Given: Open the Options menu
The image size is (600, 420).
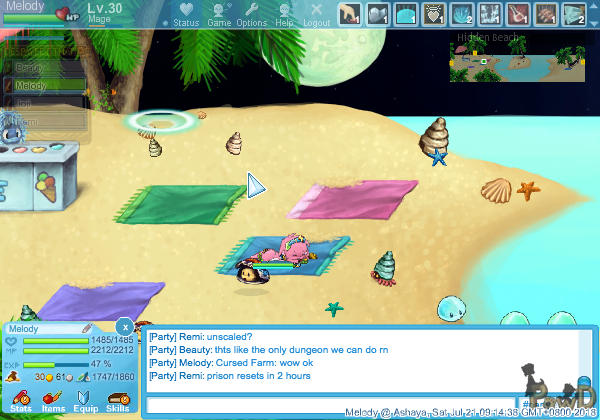Looking at the screenshot, I should 252,14.
